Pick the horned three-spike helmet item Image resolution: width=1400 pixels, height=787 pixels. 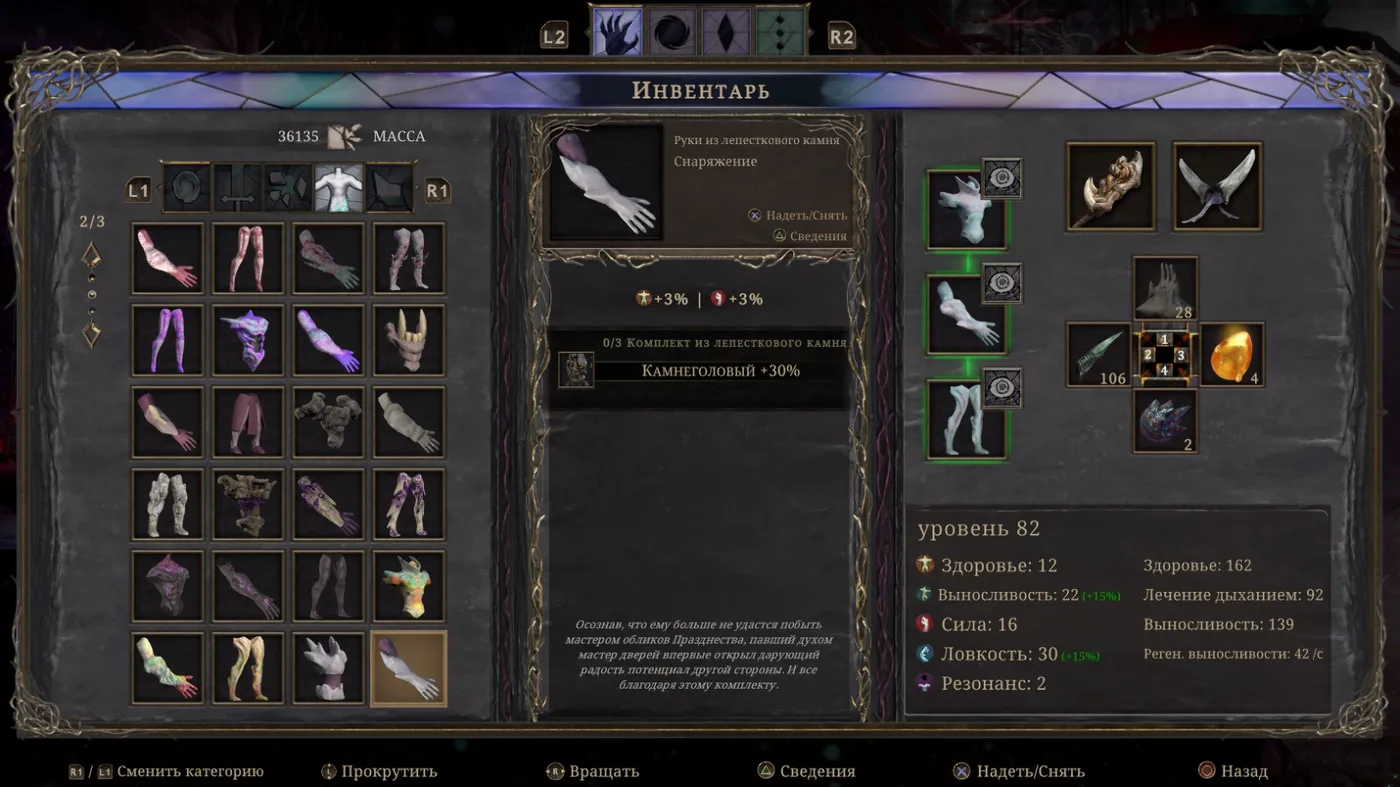[409, 340]
